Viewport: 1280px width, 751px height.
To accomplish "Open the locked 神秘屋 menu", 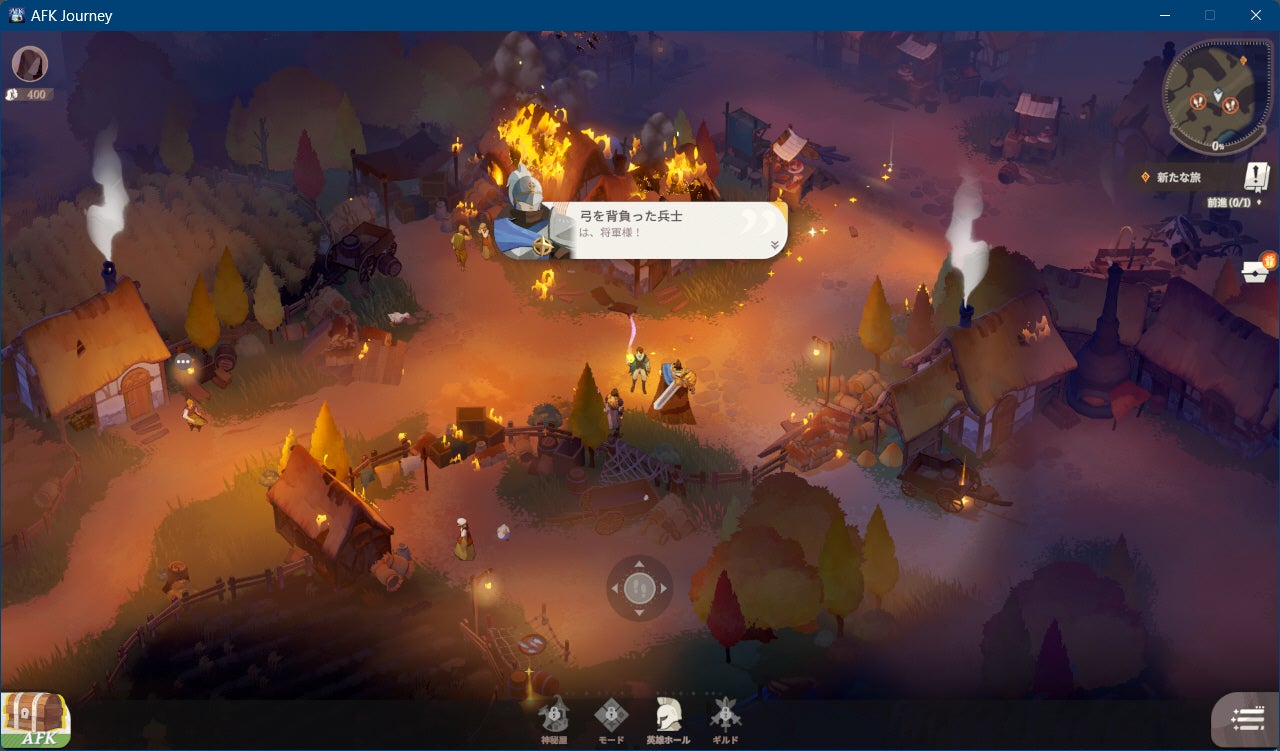I will (x=554, y=718).
